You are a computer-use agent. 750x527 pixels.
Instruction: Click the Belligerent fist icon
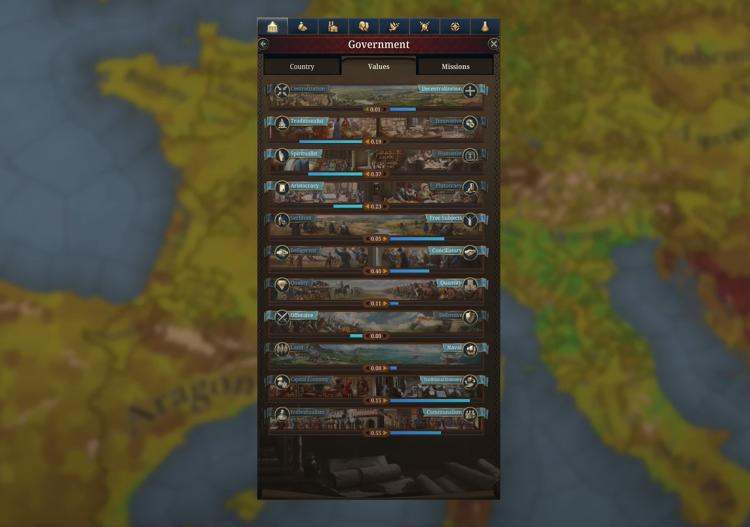282,253
